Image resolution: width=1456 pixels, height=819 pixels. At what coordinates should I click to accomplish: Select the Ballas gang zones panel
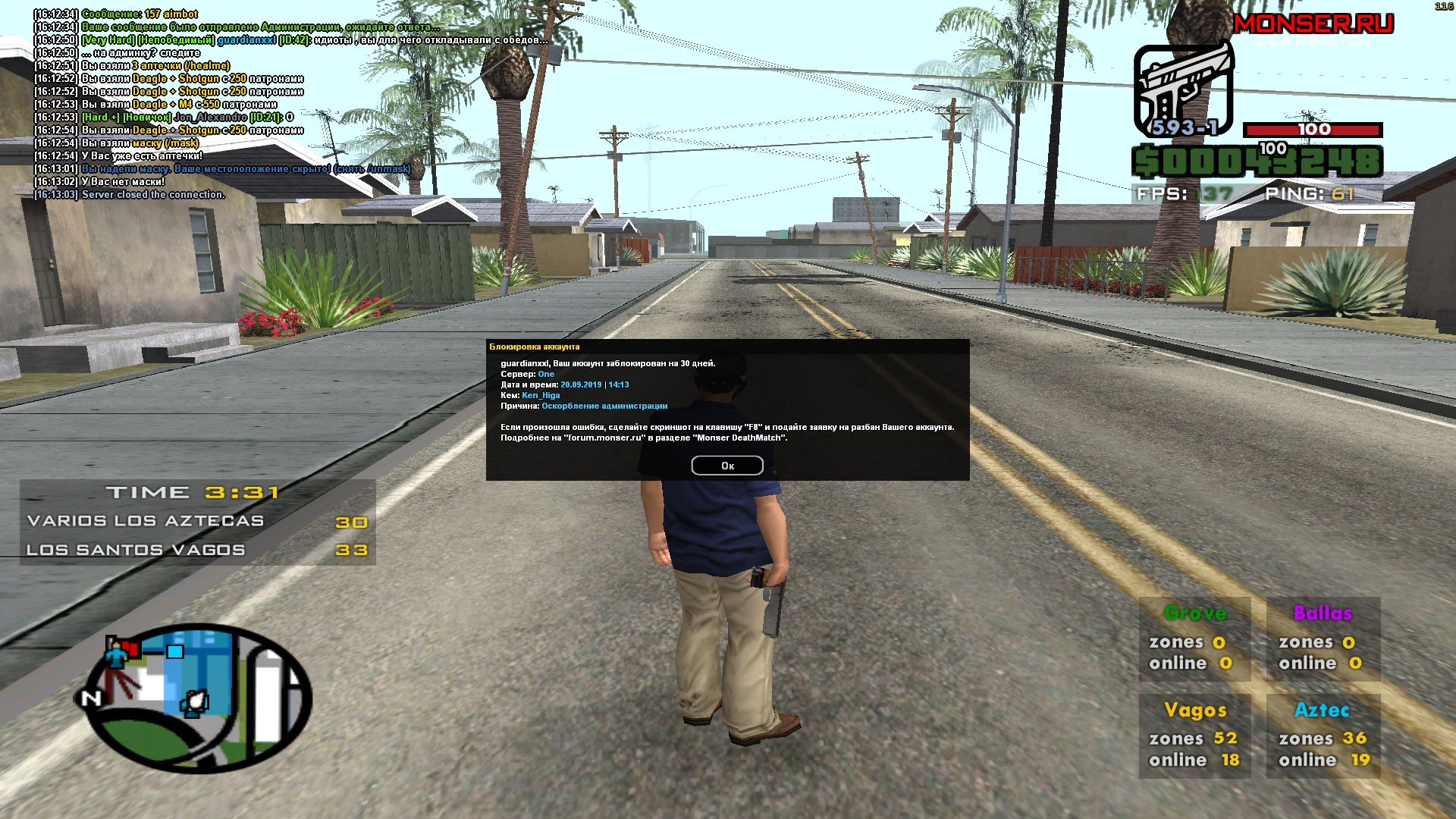[1323, 639]
